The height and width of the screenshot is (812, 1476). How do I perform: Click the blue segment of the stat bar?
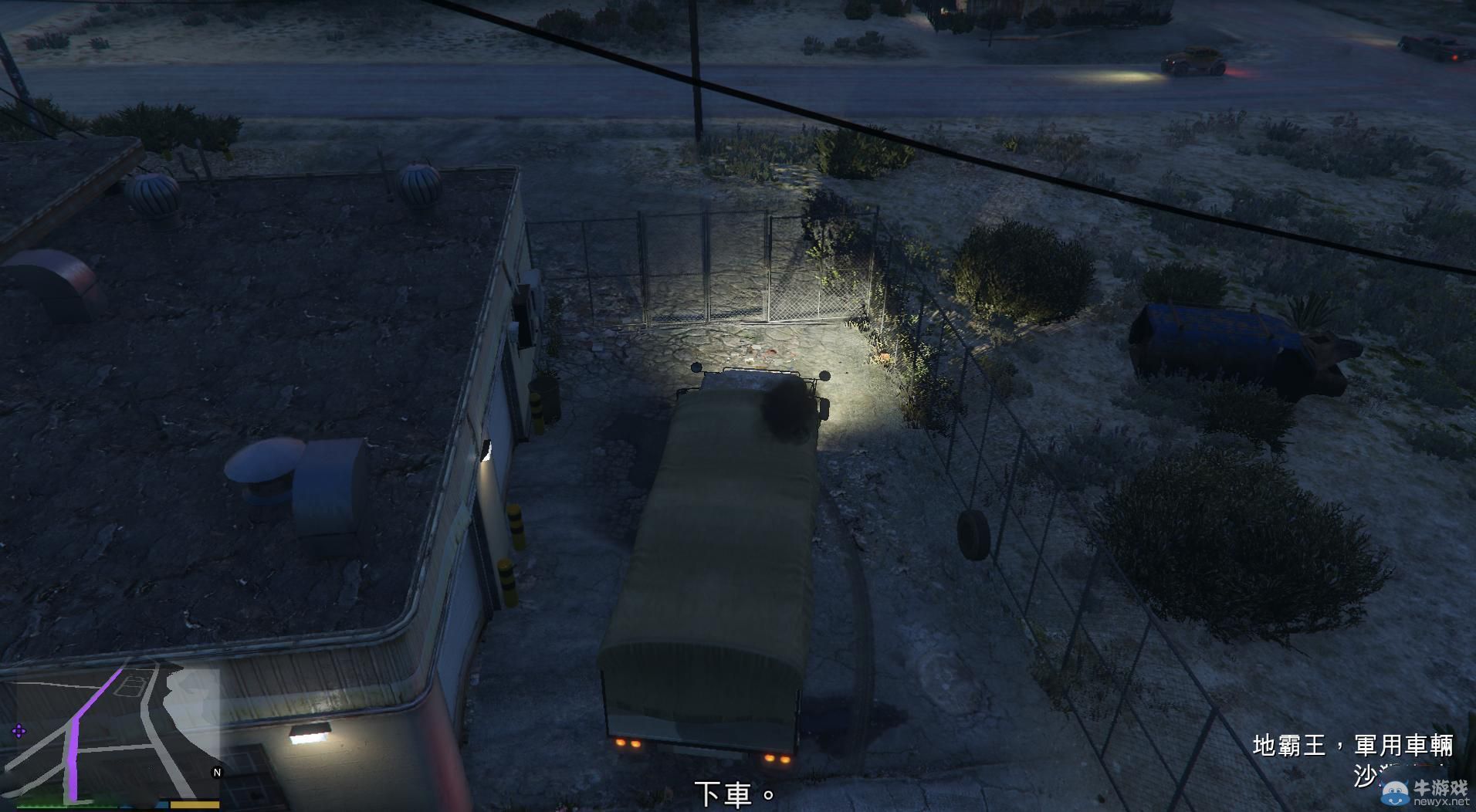coord(161,806)
